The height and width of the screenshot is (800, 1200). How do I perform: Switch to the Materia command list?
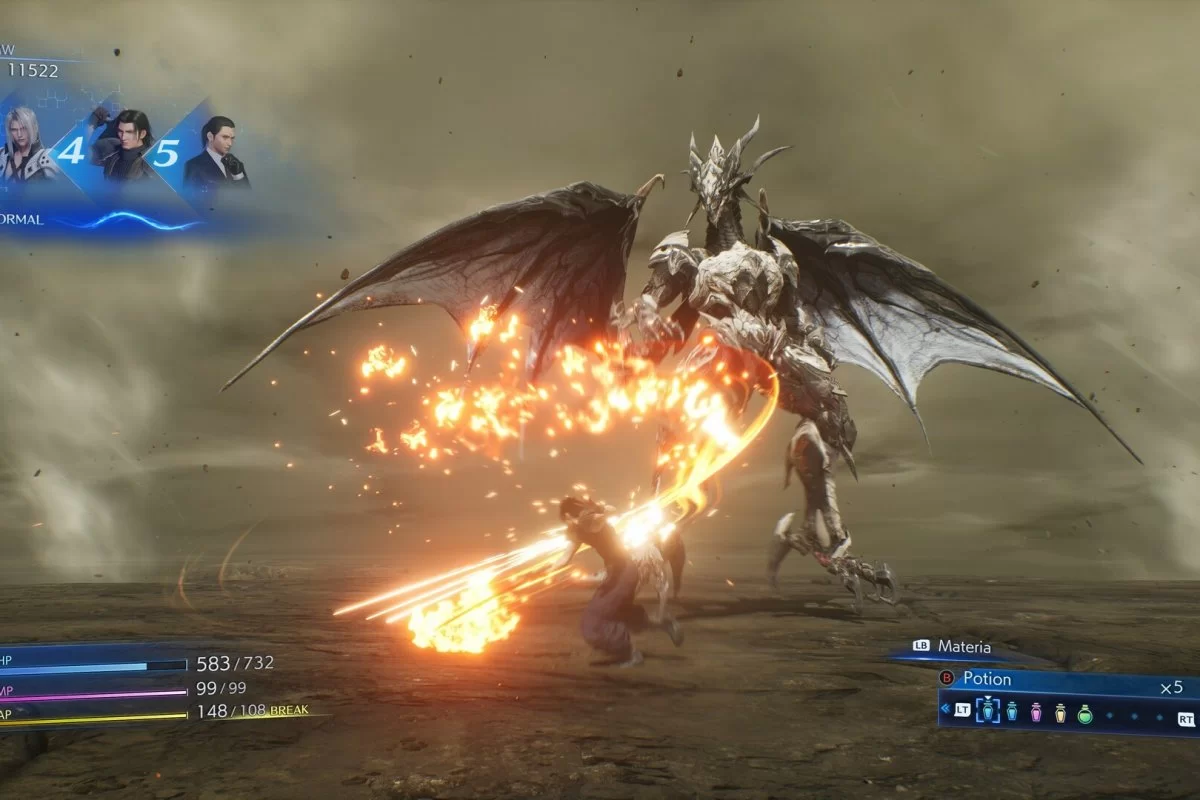tap(963, 647)
